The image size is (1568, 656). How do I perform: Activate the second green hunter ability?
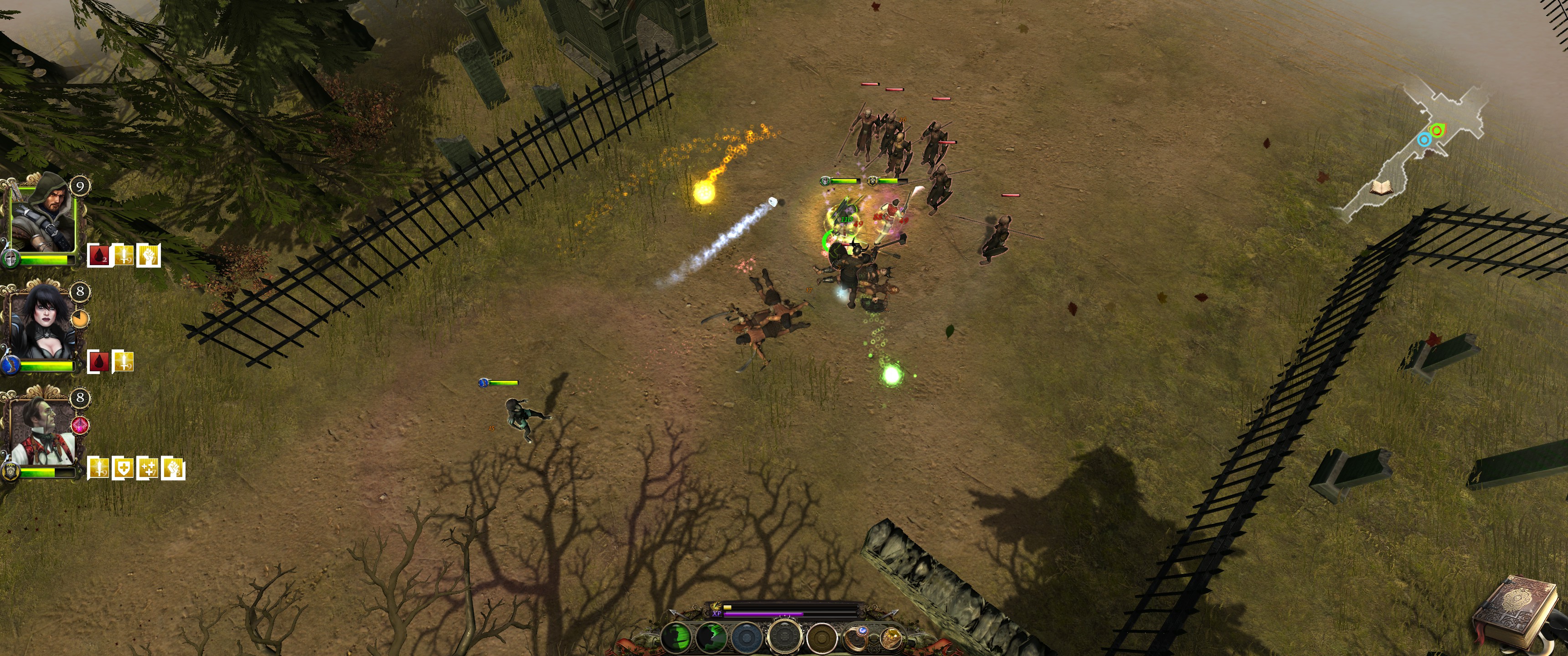coord(712,637)
